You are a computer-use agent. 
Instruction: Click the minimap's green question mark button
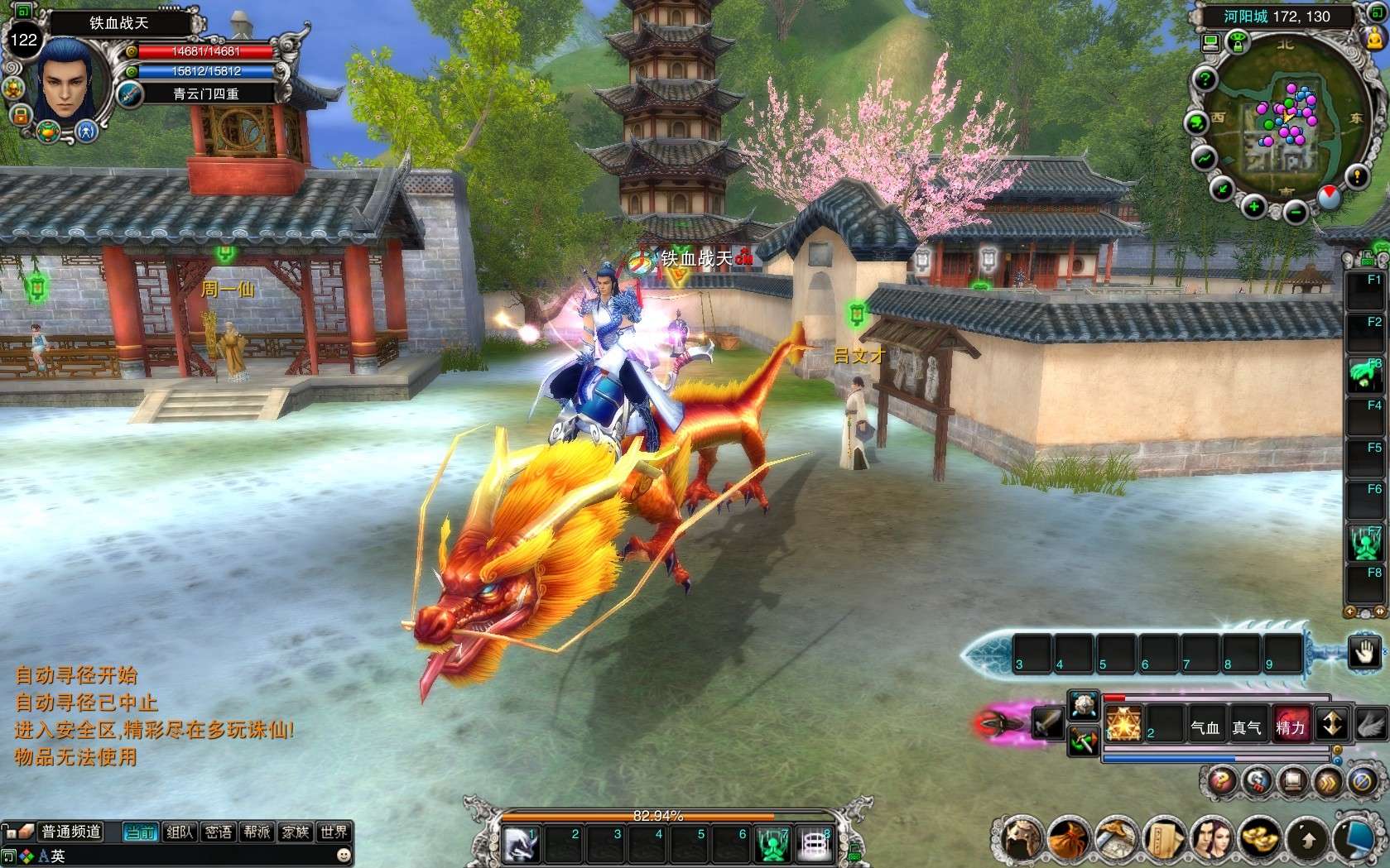1205,80
